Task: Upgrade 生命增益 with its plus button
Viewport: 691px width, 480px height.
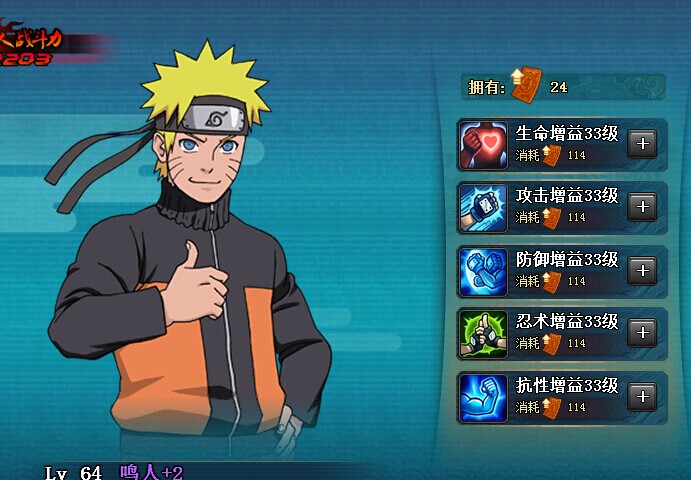Action: [642, 144]
